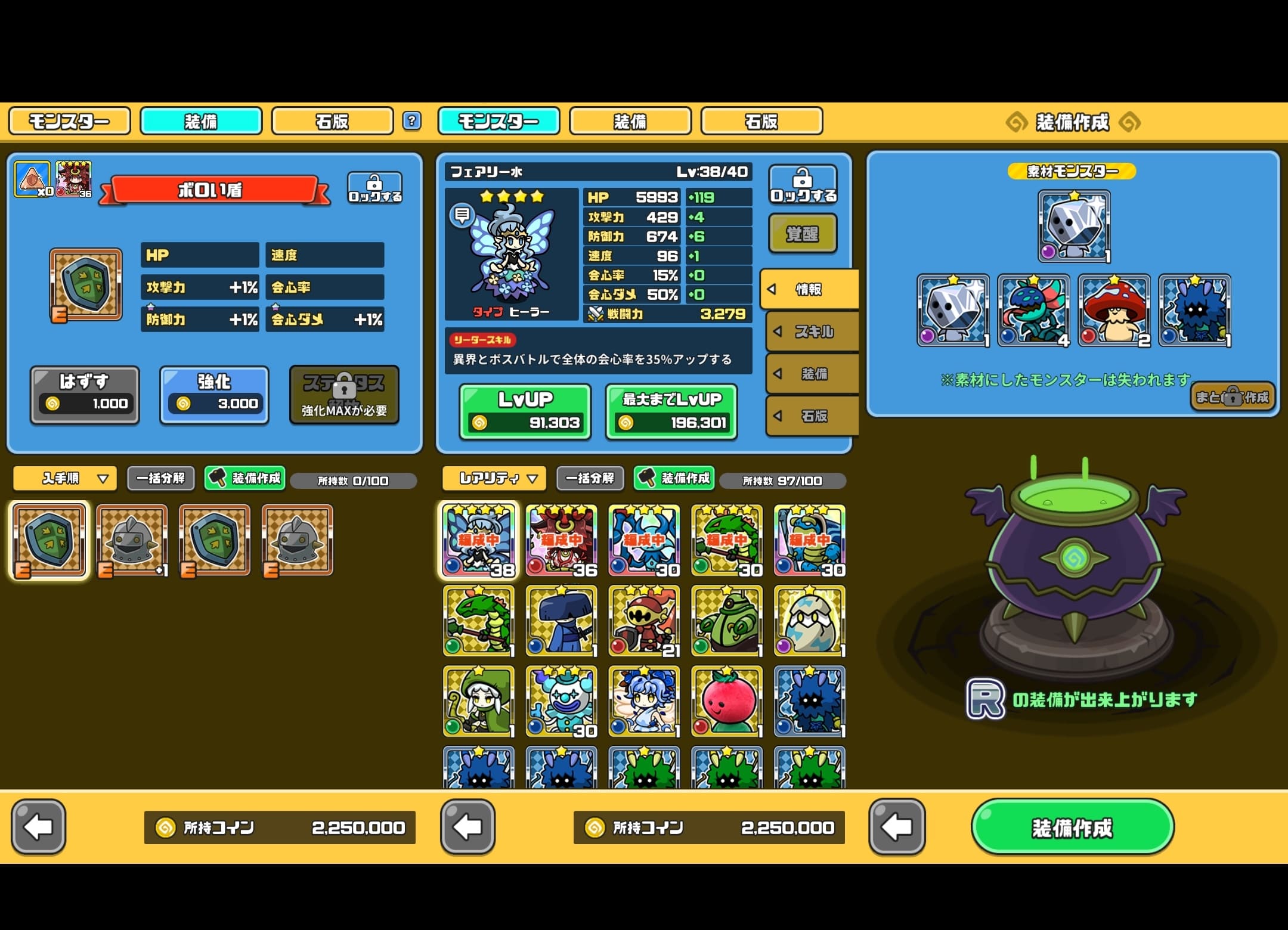Unequip the shield with the はずす button
Screen dimensions: 1288x930
[x=85, y=395]
